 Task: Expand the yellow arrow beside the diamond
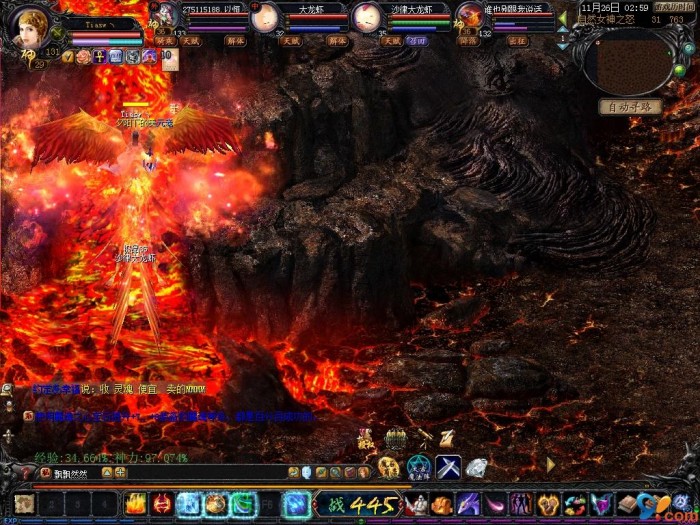pos(550,465)
